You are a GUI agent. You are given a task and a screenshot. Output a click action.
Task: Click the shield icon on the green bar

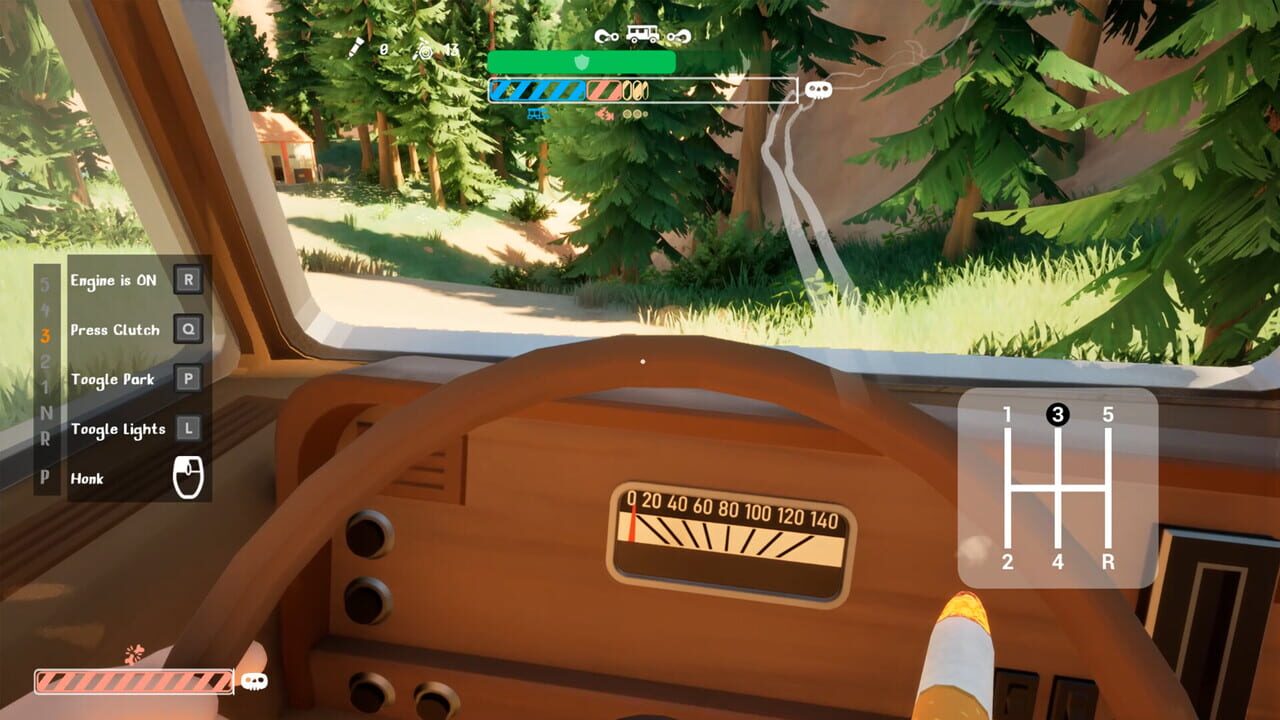(x=582, y=61)
